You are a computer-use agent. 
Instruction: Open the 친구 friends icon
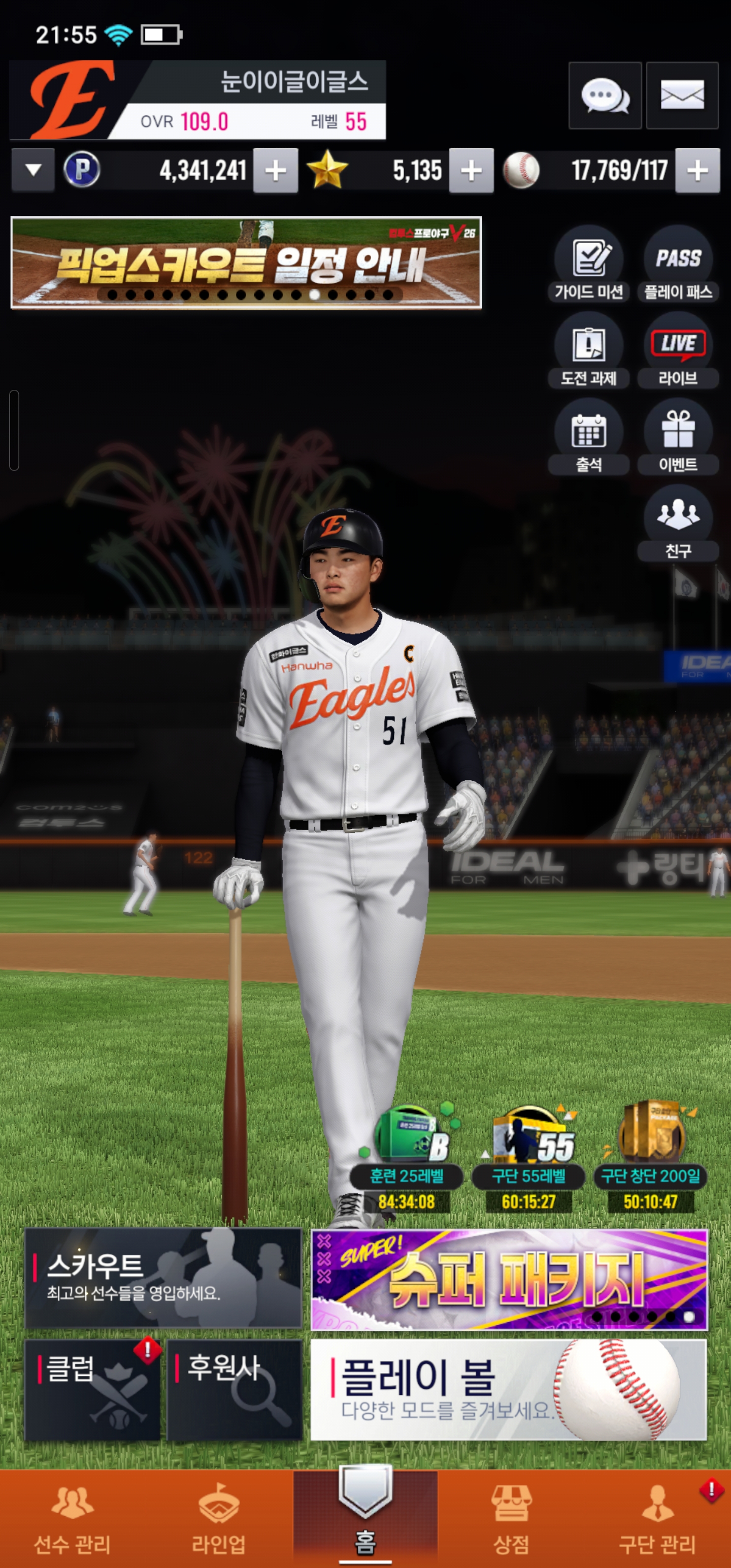coord(678,522)
